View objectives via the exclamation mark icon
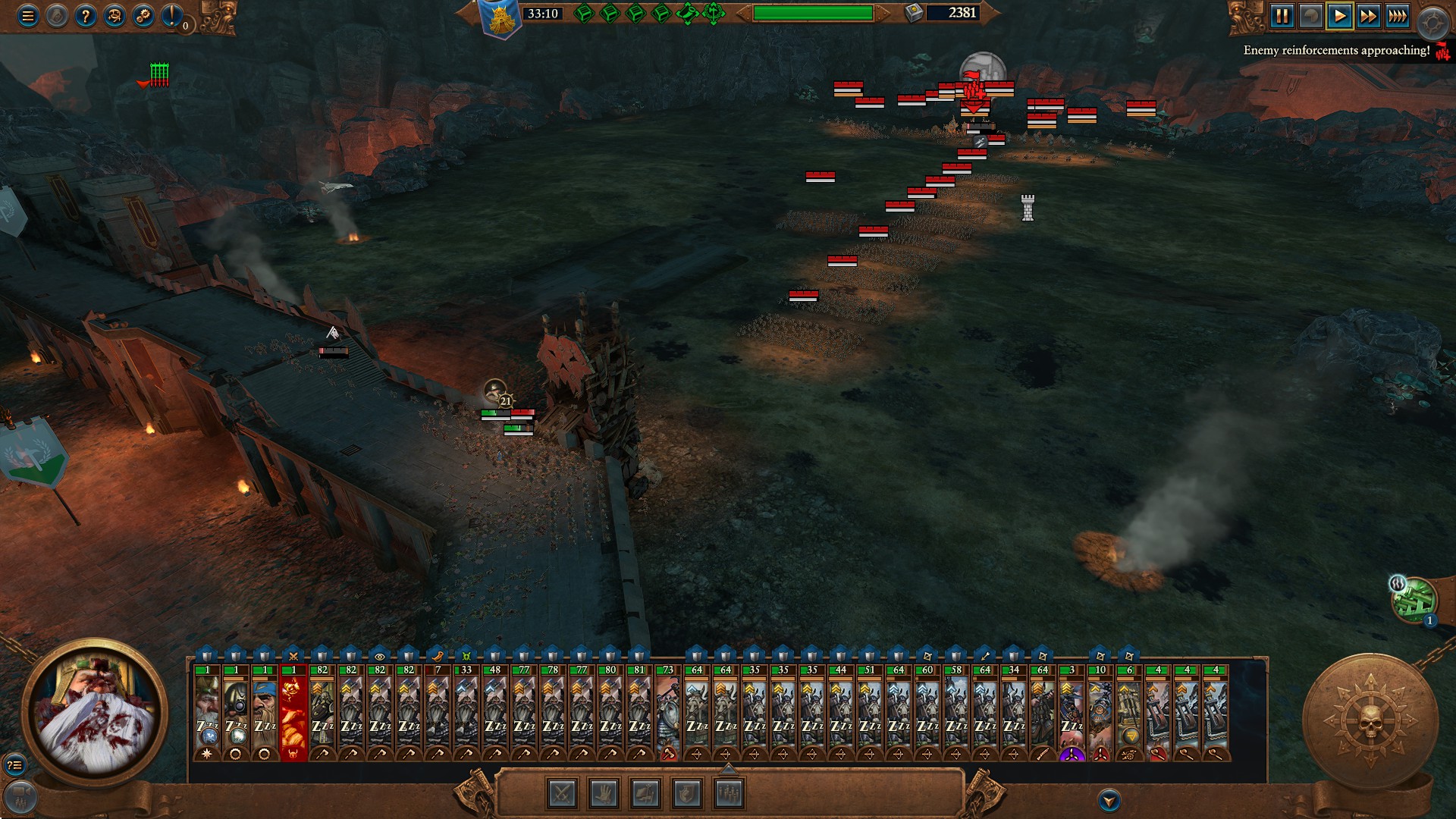Screen dimensions: 1456x819 pos(171,17)
